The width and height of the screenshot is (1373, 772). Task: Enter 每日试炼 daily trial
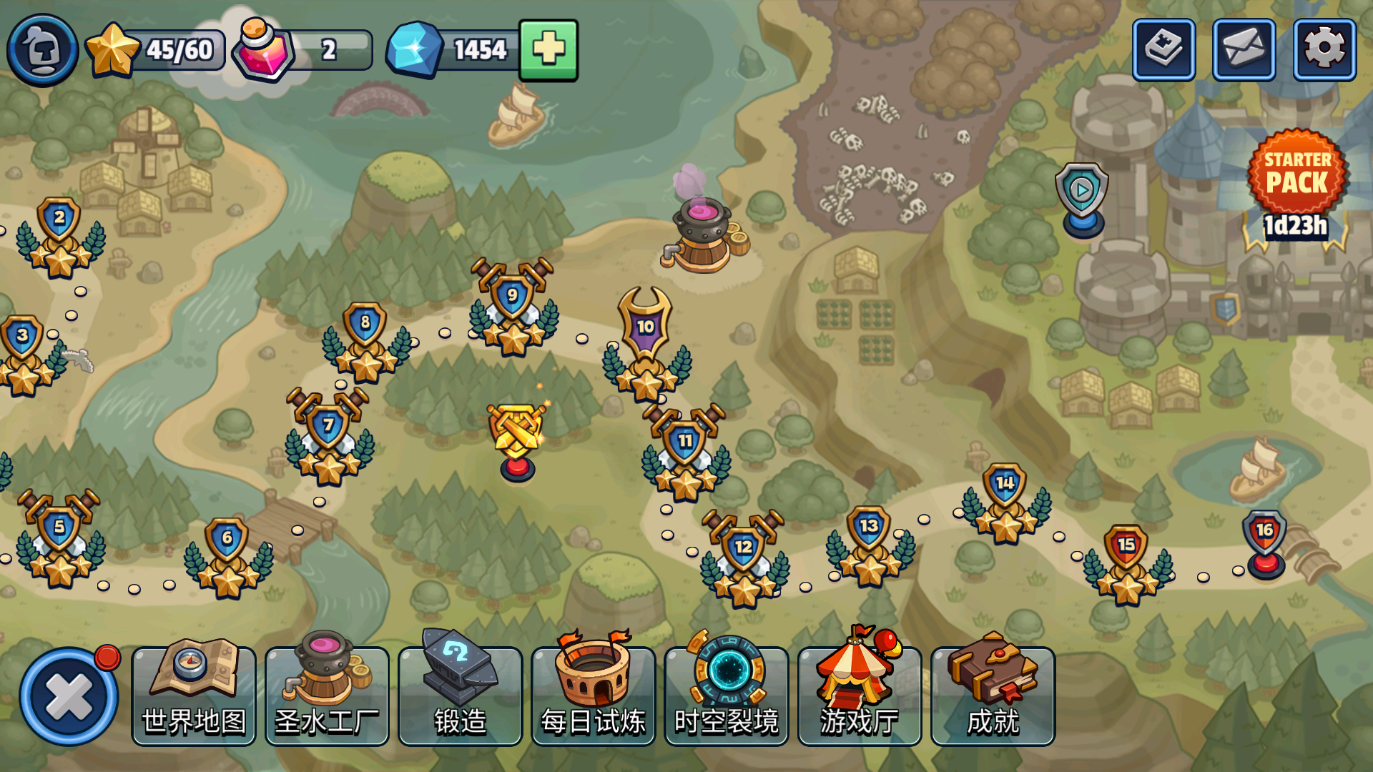point(593,695)
